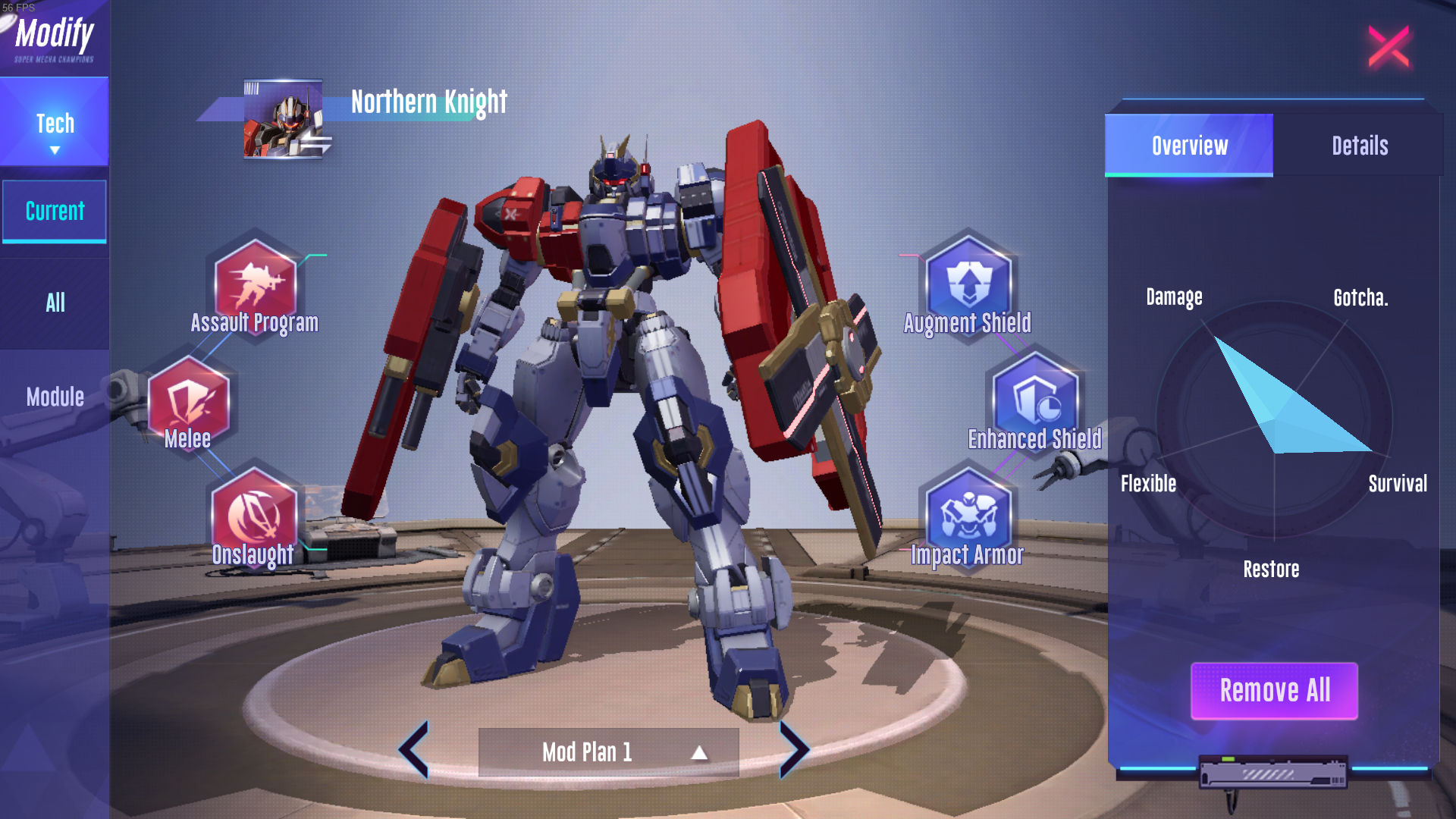Click the Remove All button

point(1274,691)
